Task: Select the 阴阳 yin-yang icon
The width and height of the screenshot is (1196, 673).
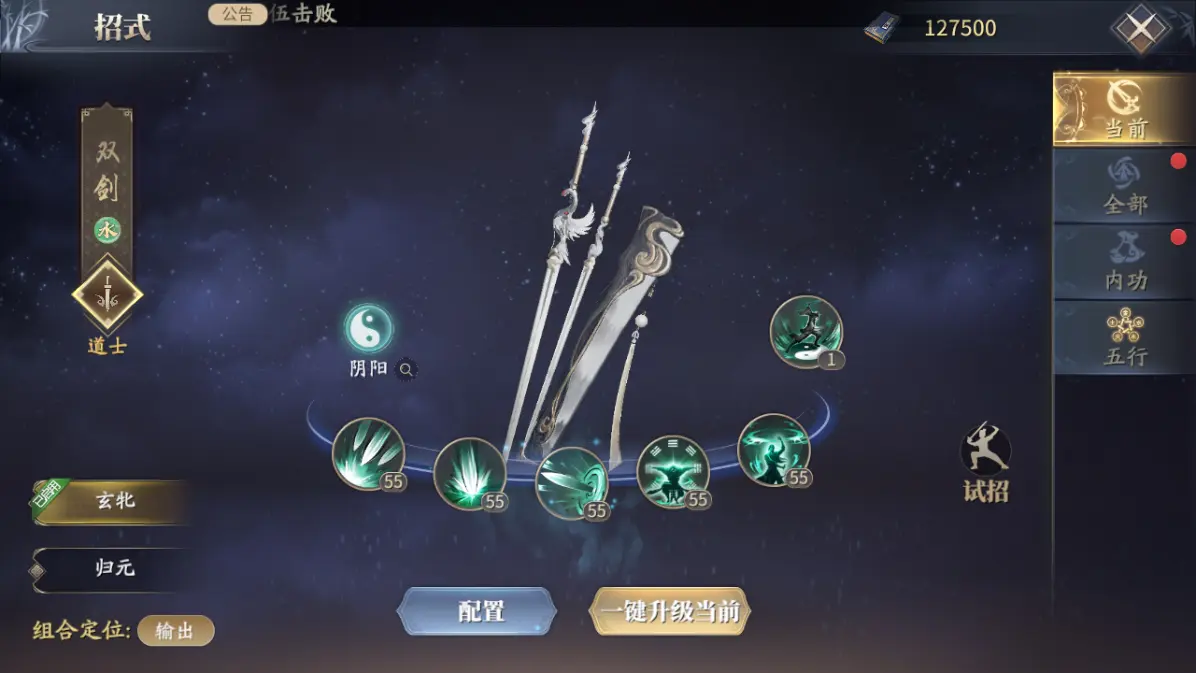Action: [x=368, y=328]
